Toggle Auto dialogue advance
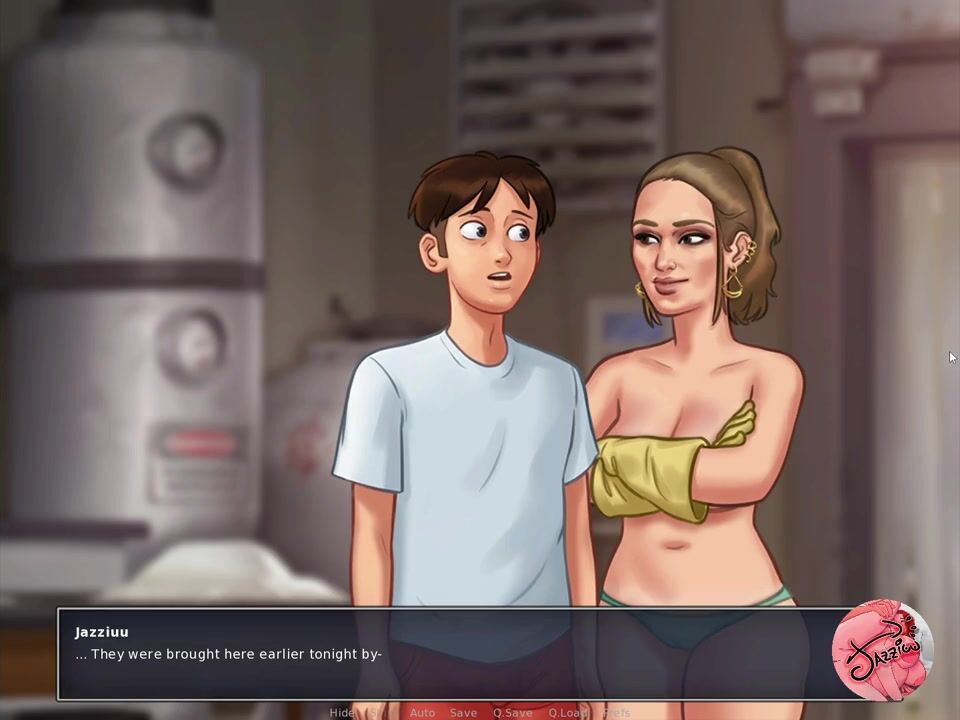Viewport: 960px width, 720px height. 422,712
